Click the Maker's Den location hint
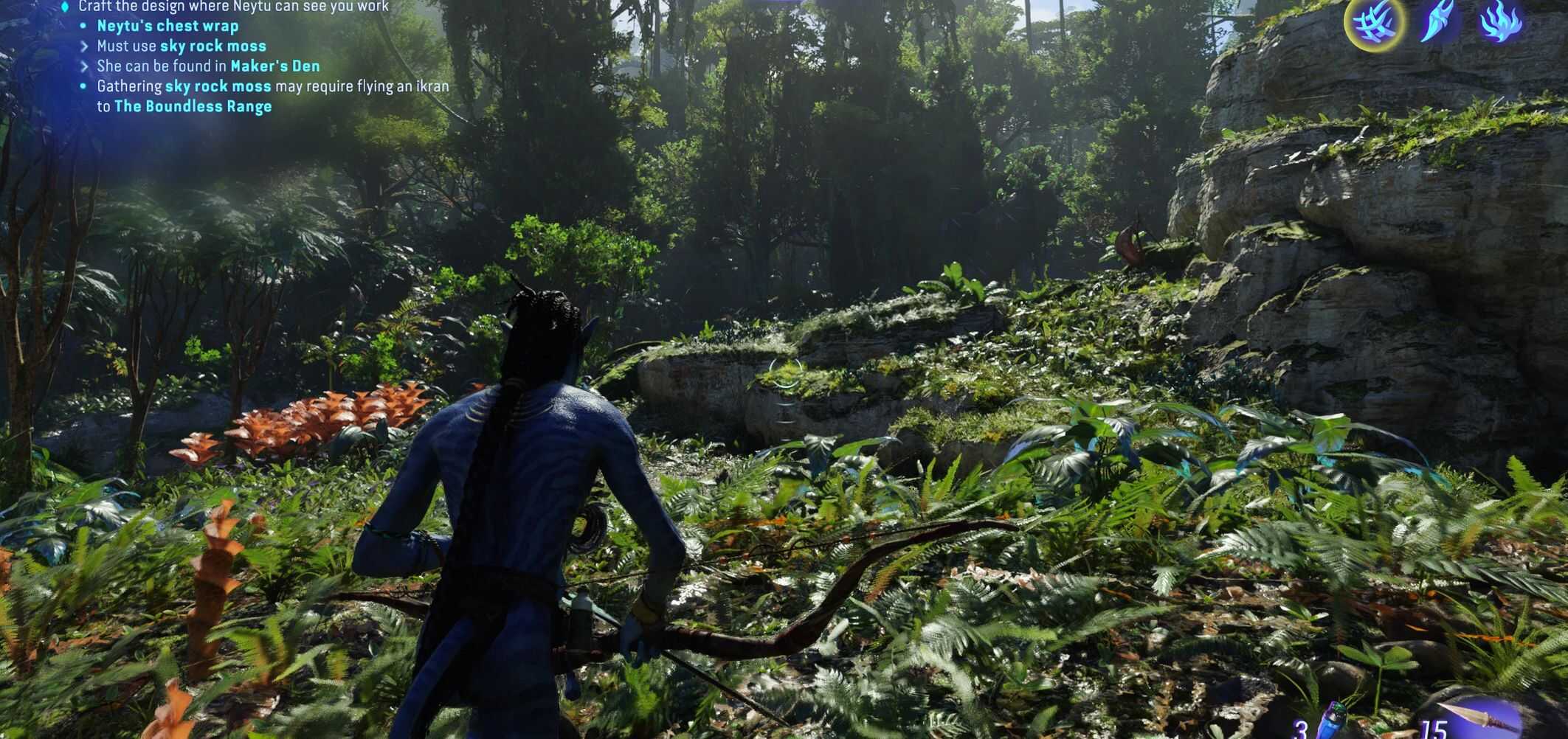1568x739 pixels. click(275, 66)
